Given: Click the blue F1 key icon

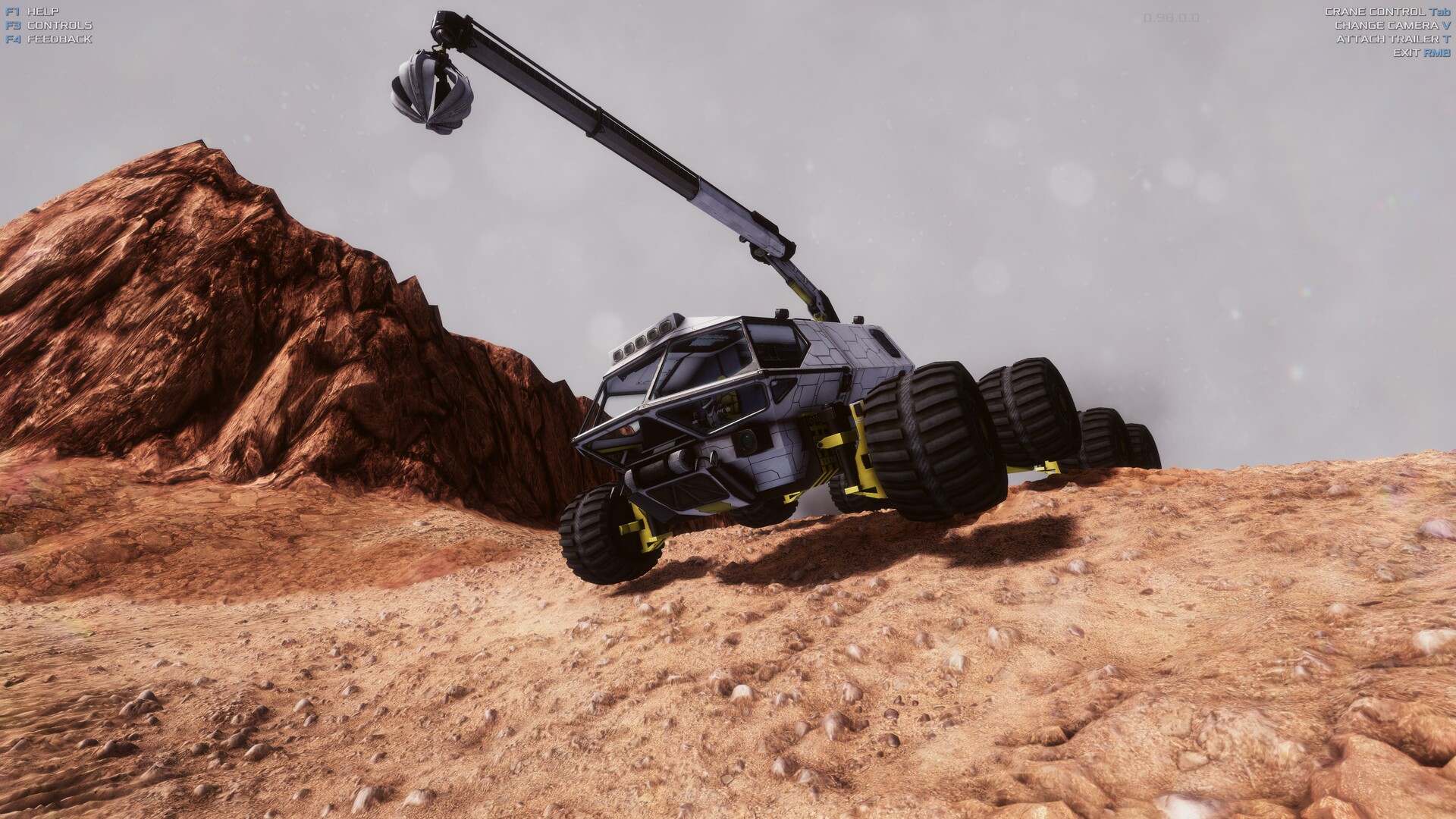Looking at the screenshot, I should tap(11, 11).
